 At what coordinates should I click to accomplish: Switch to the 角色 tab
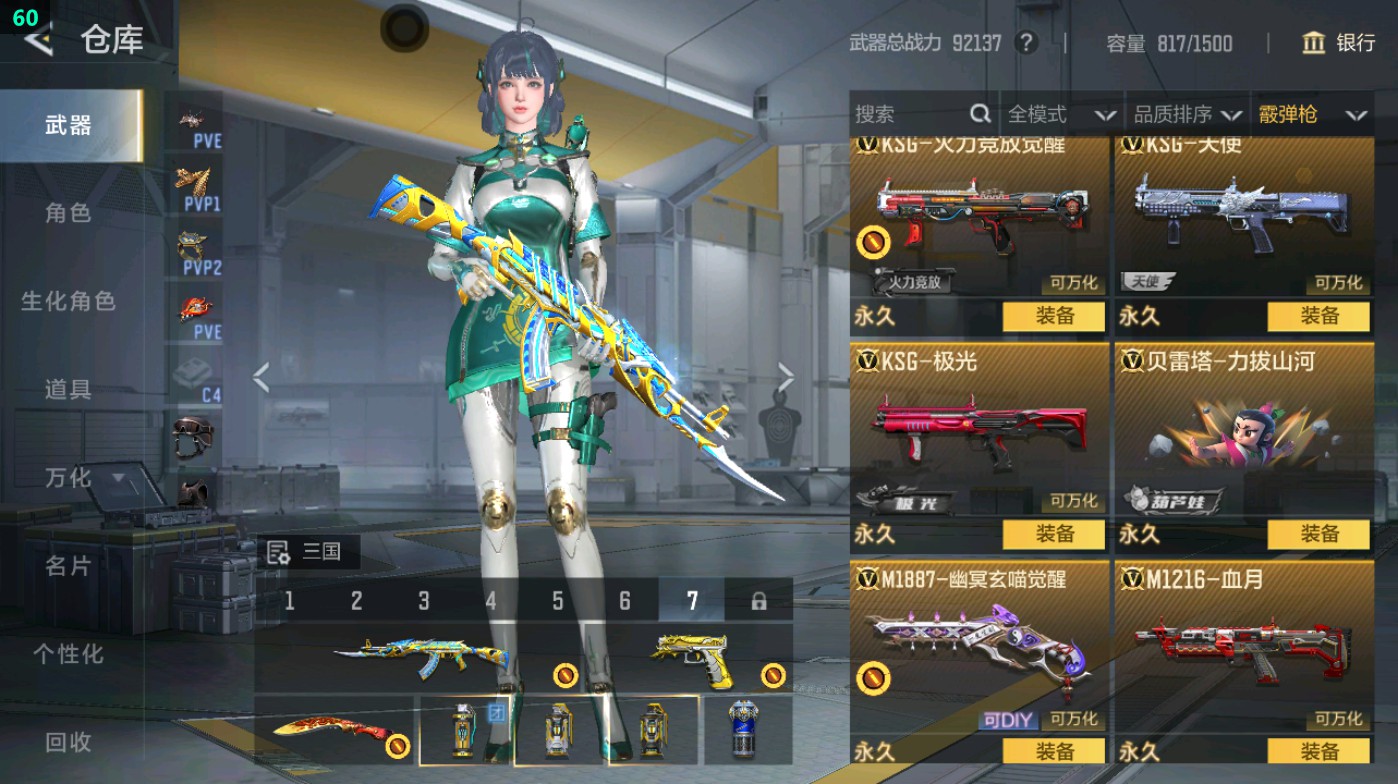[x=68, y=213]
